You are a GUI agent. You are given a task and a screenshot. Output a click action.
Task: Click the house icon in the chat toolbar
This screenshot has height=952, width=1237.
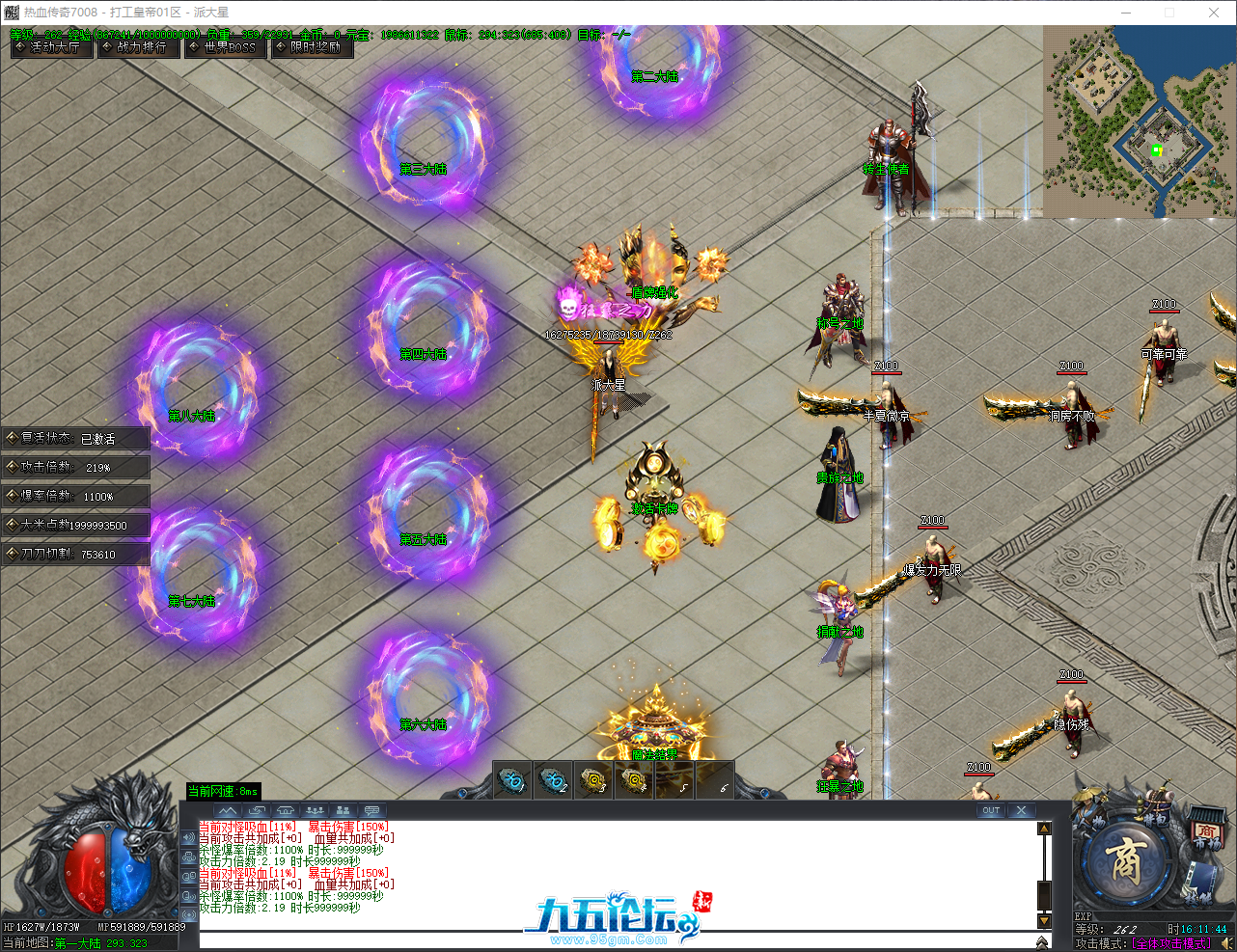[286, 810]
